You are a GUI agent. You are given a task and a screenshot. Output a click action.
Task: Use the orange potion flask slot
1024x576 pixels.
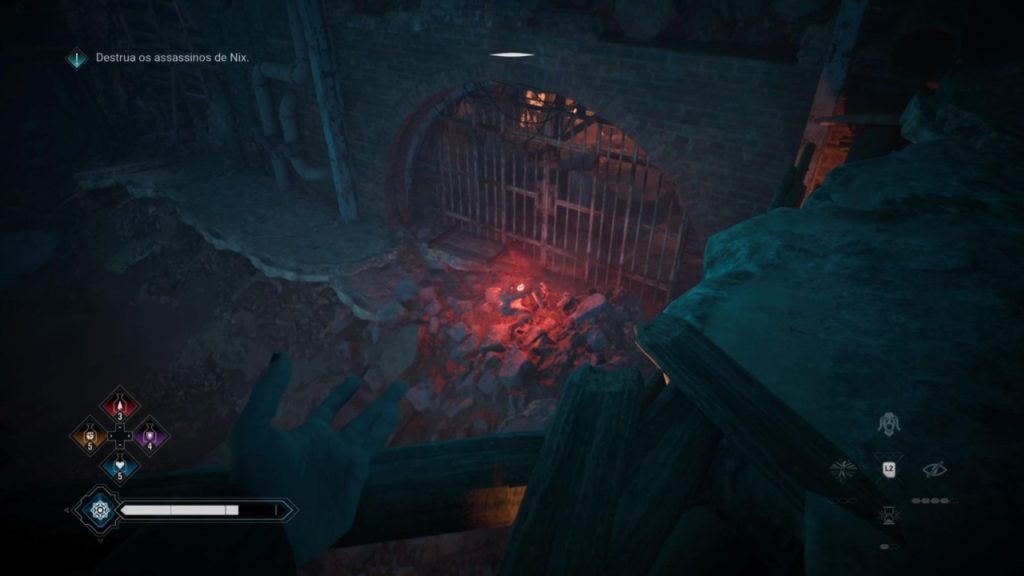click(x=89, y=436)
